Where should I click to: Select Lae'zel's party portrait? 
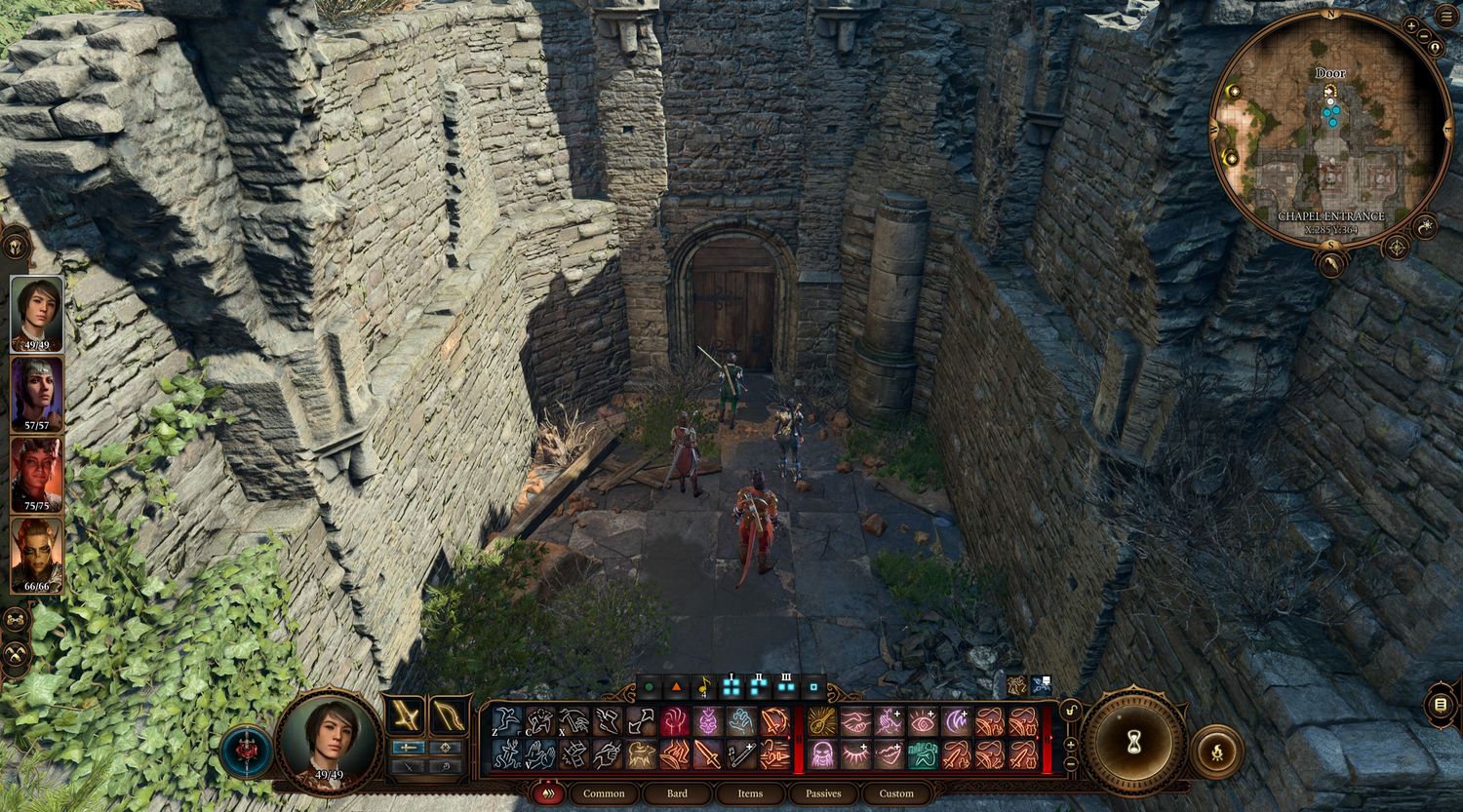37,555
